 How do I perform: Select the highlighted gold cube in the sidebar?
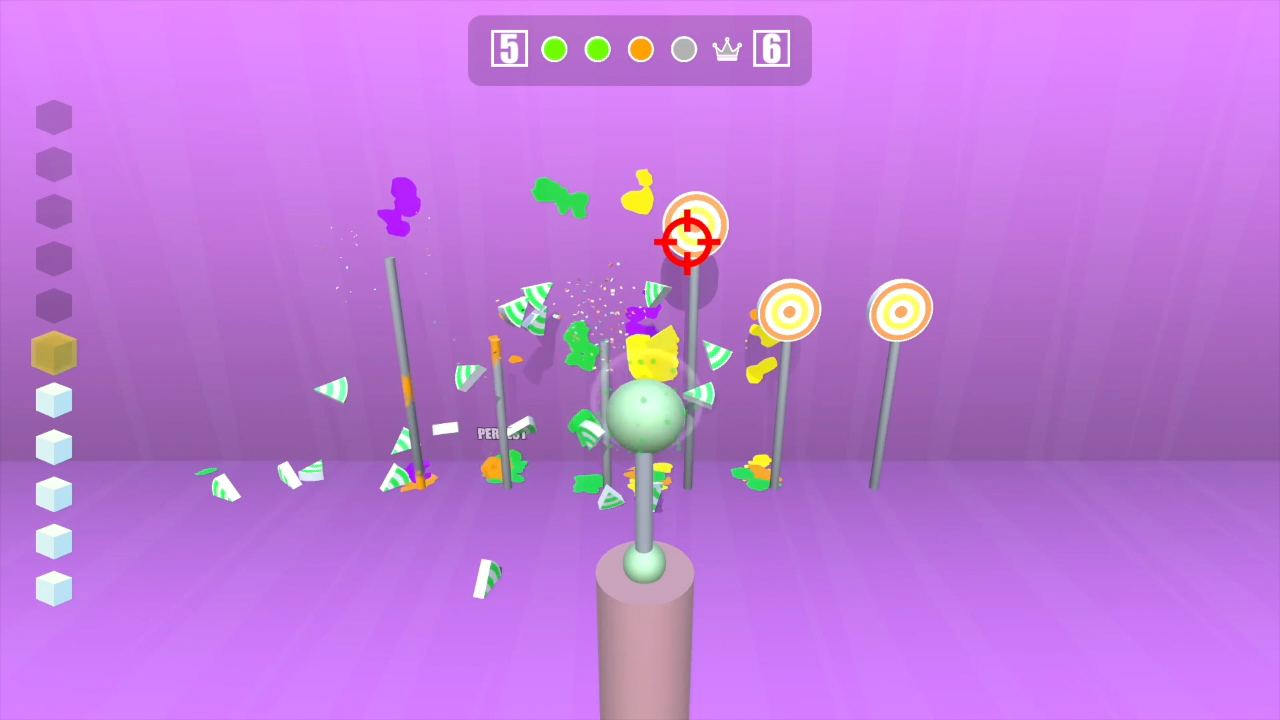[53, 352]
